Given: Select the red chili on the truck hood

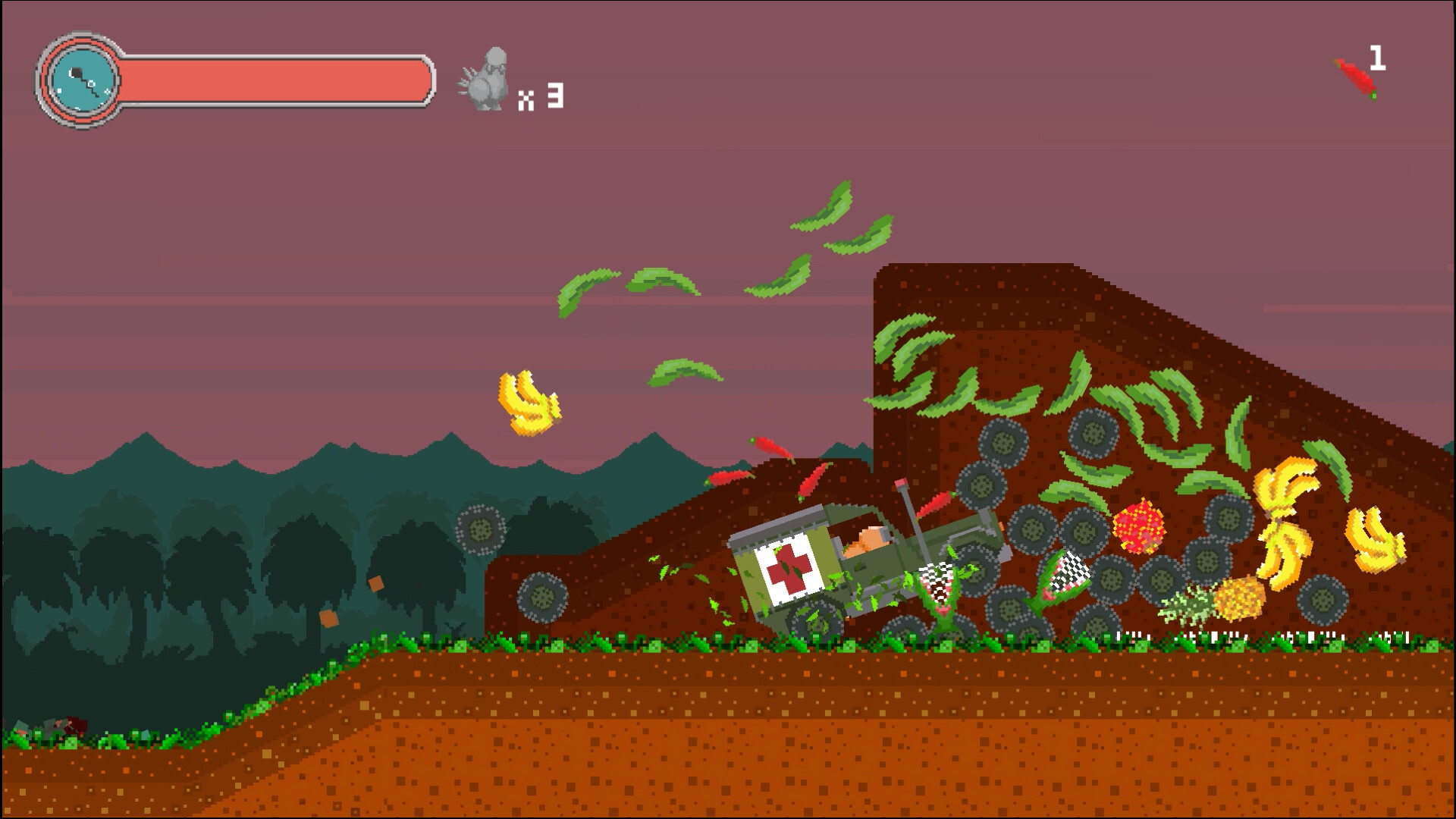Looking at the screenshot, I should [937, 503].
